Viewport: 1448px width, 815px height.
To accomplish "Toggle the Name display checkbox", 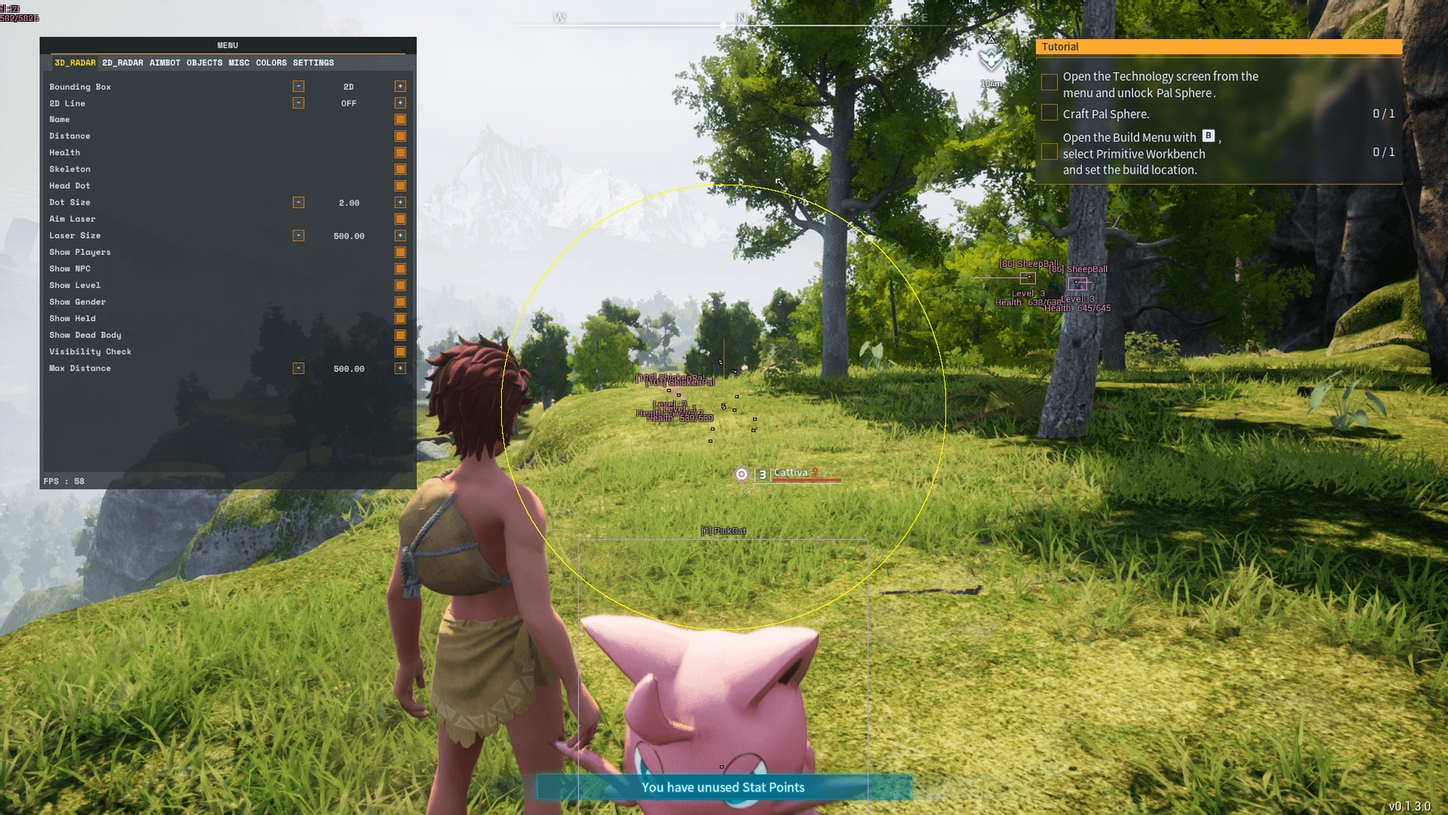I will point(400,119).
